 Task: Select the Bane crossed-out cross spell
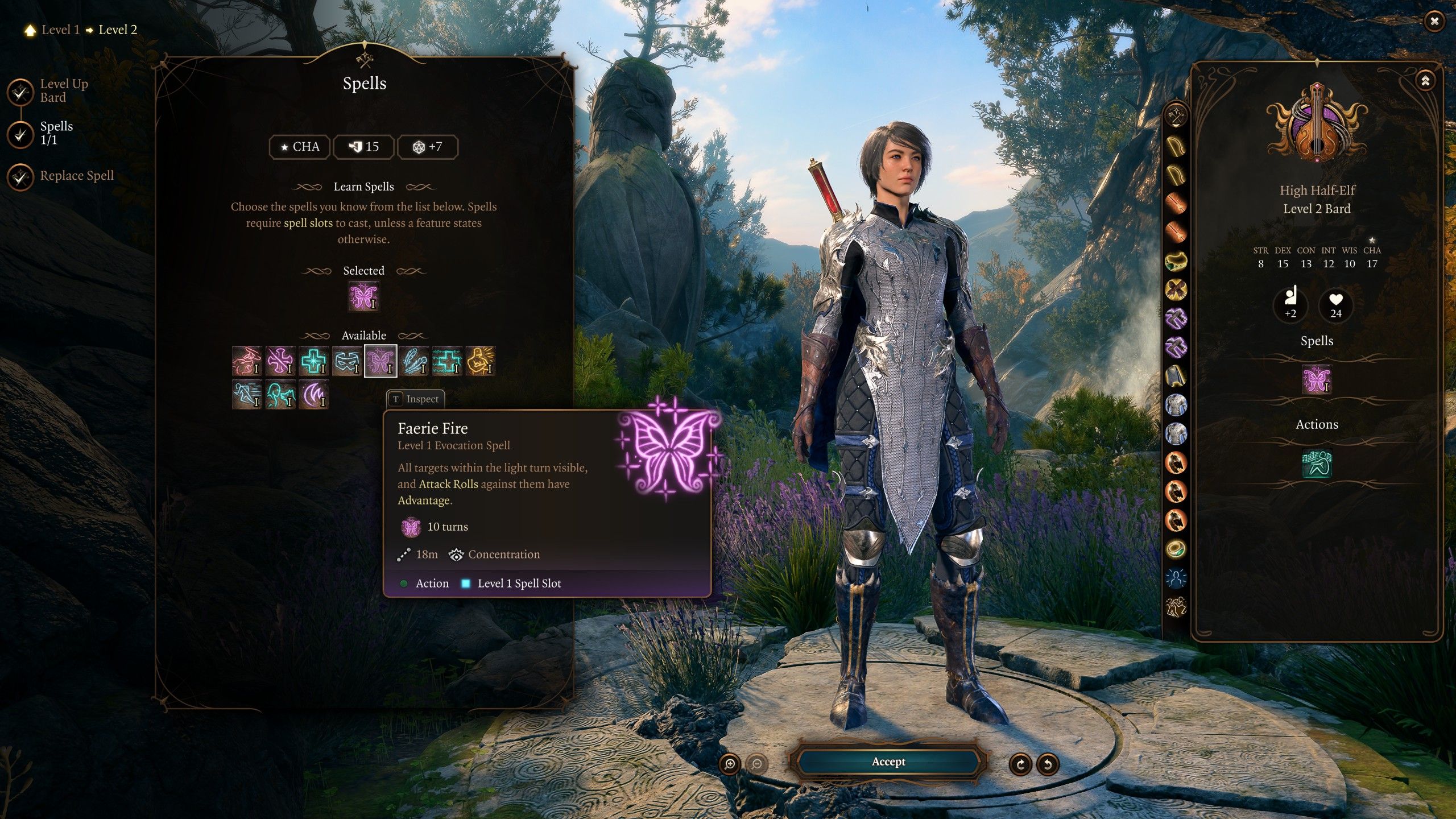pyautogui.click(x=280, y=361)
